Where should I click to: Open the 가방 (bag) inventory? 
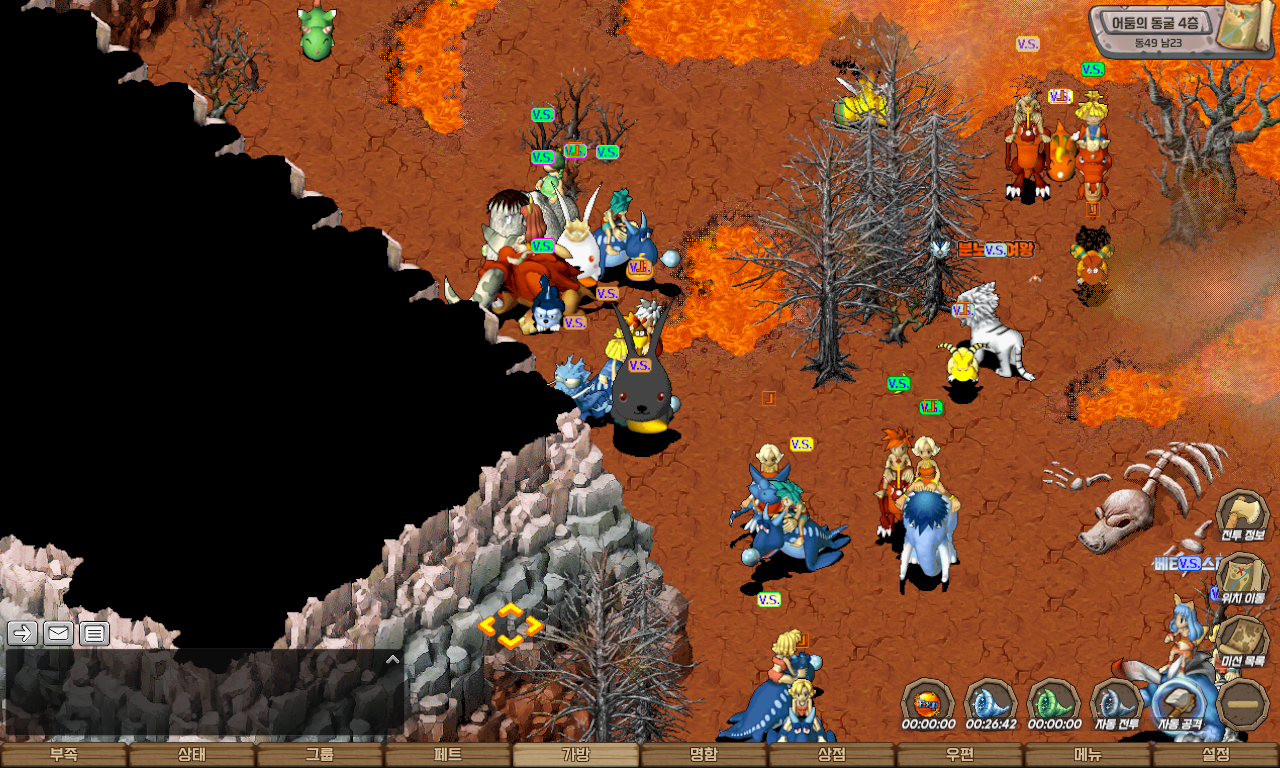pos(576,755)
